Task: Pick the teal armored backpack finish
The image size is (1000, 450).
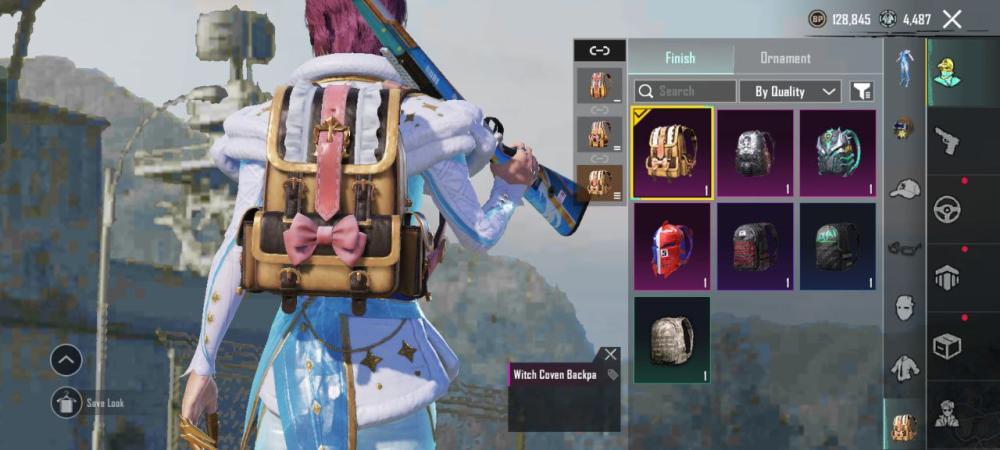Action: [x=838, y=153]
